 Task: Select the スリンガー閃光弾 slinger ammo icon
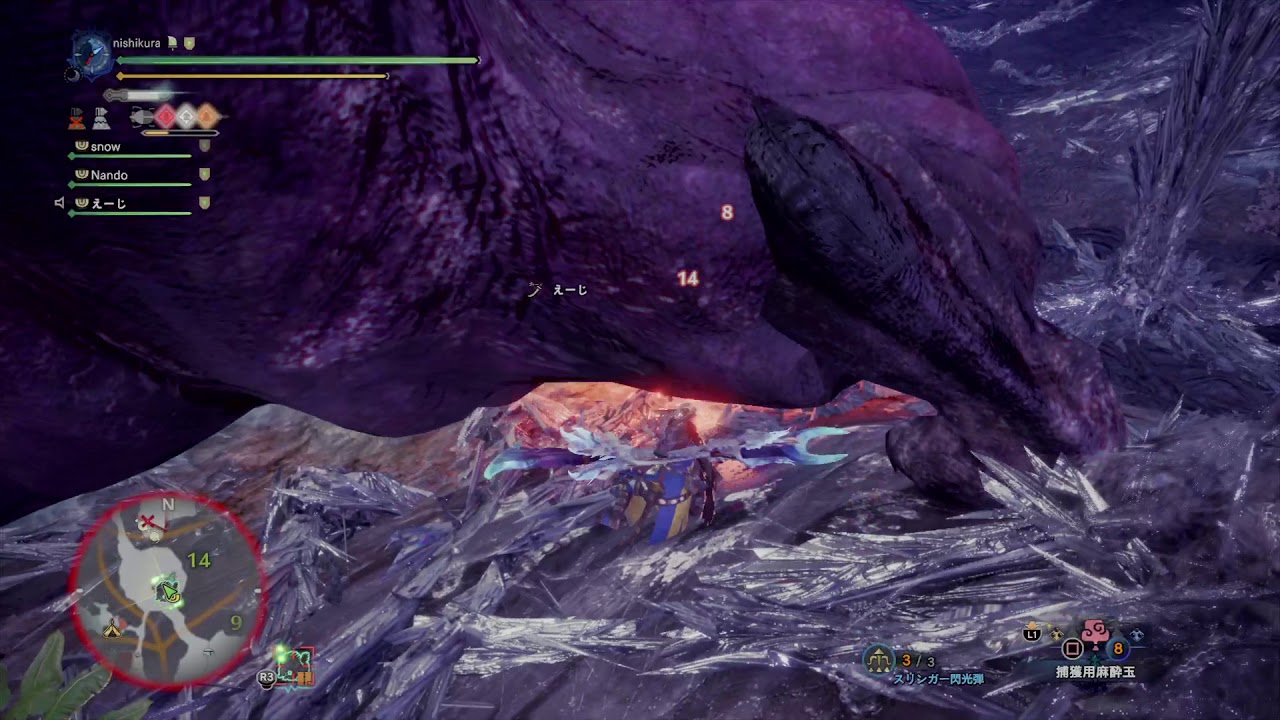click(879, 660)
